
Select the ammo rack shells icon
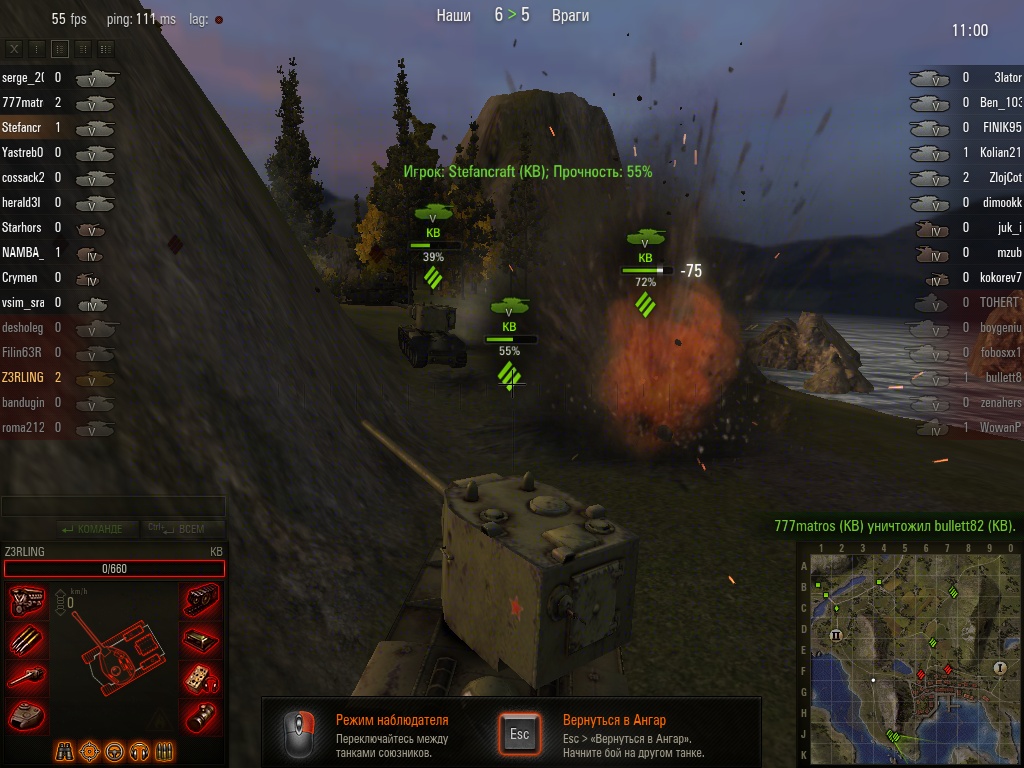tap(26, 640)
